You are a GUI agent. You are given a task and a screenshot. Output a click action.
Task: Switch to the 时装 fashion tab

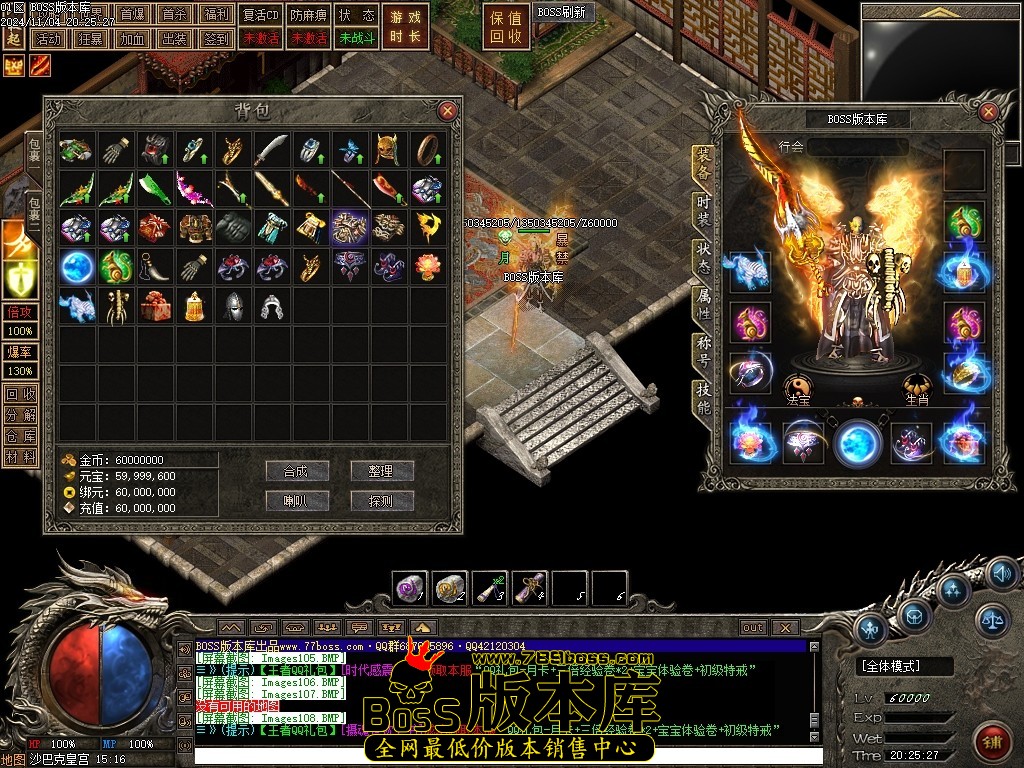704,212
